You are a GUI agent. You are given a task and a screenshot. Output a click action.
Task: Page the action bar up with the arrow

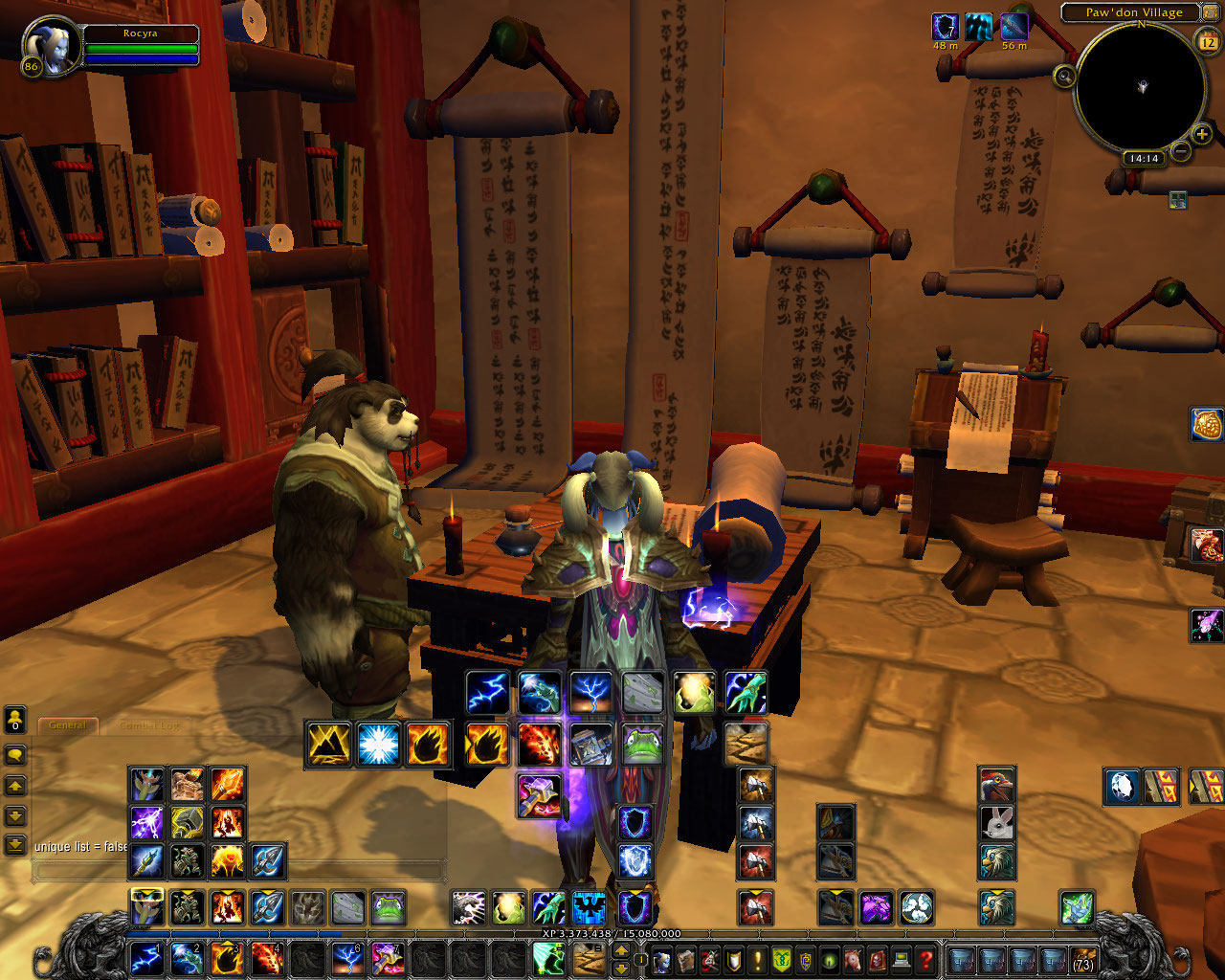click(621, 949)
